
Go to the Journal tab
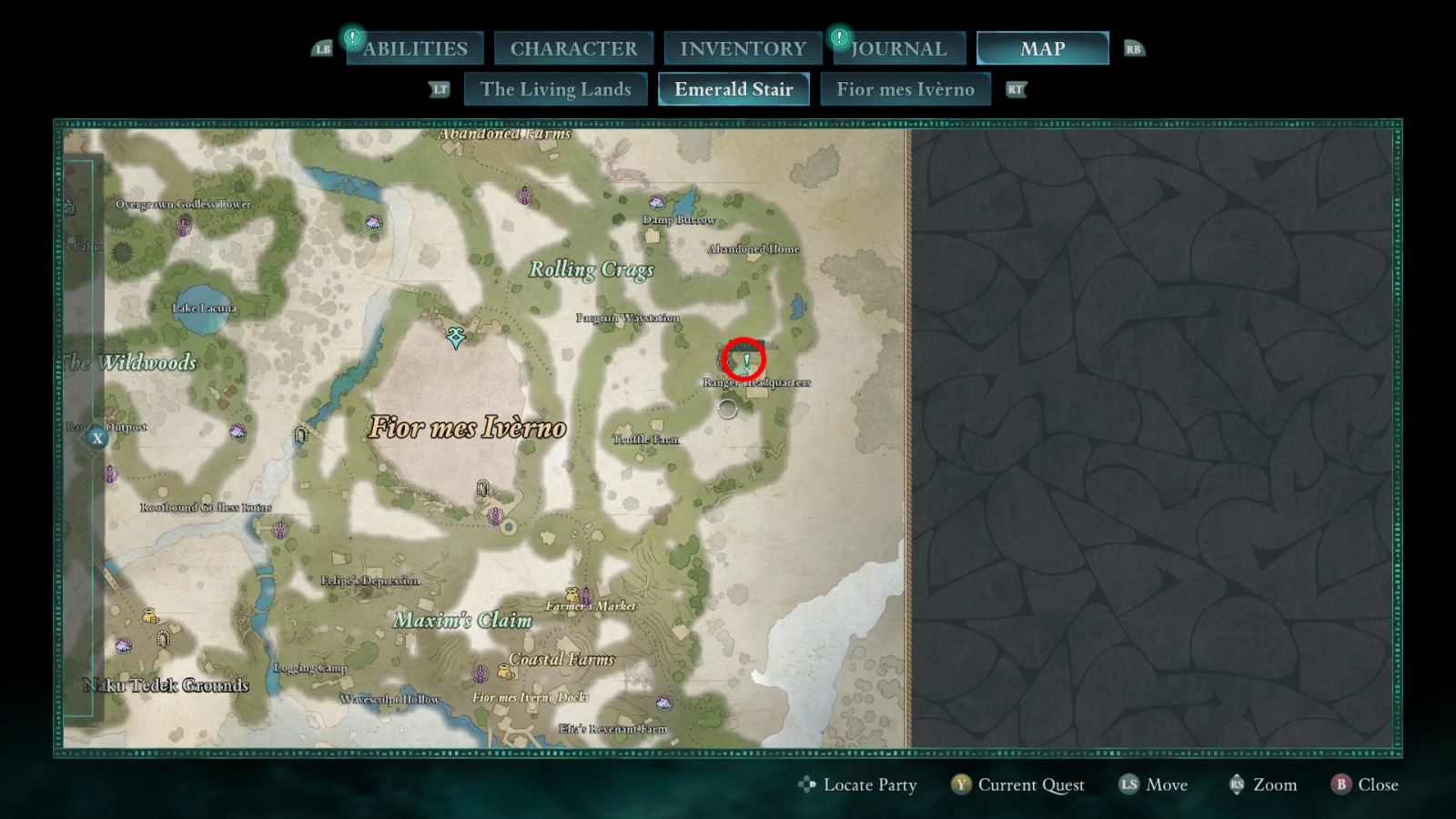pos(898,49)
